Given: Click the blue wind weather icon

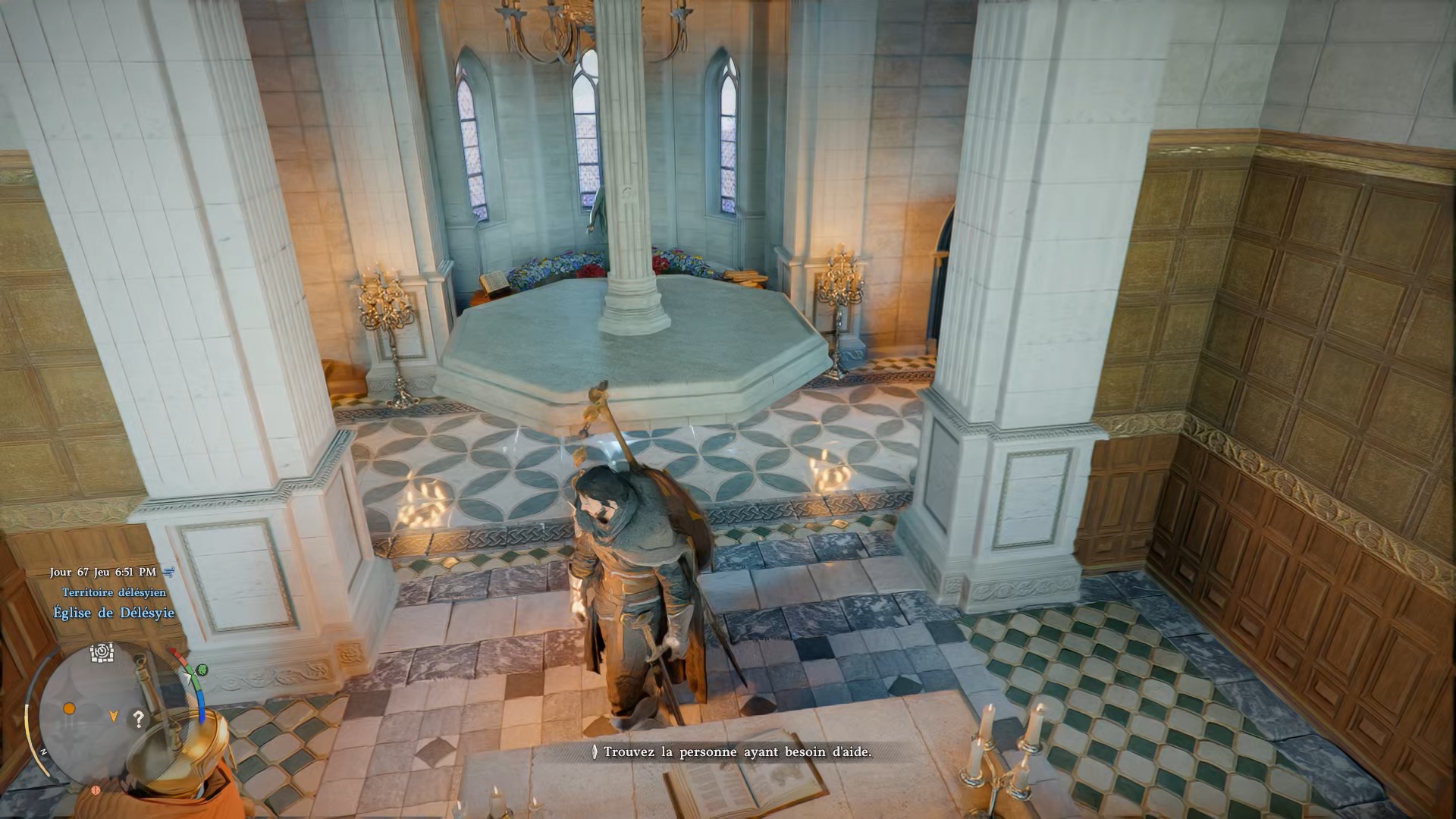Looking at the screenshot, I should pyautogui.click(x=168, y=572).
